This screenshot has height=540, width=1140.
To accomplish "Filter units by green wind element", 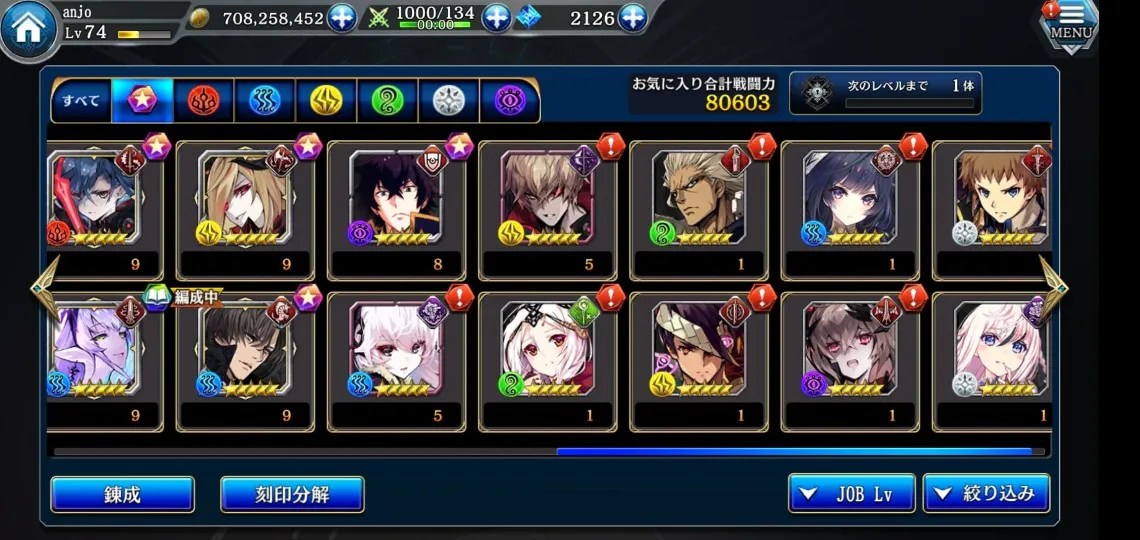I will point(387,101).
